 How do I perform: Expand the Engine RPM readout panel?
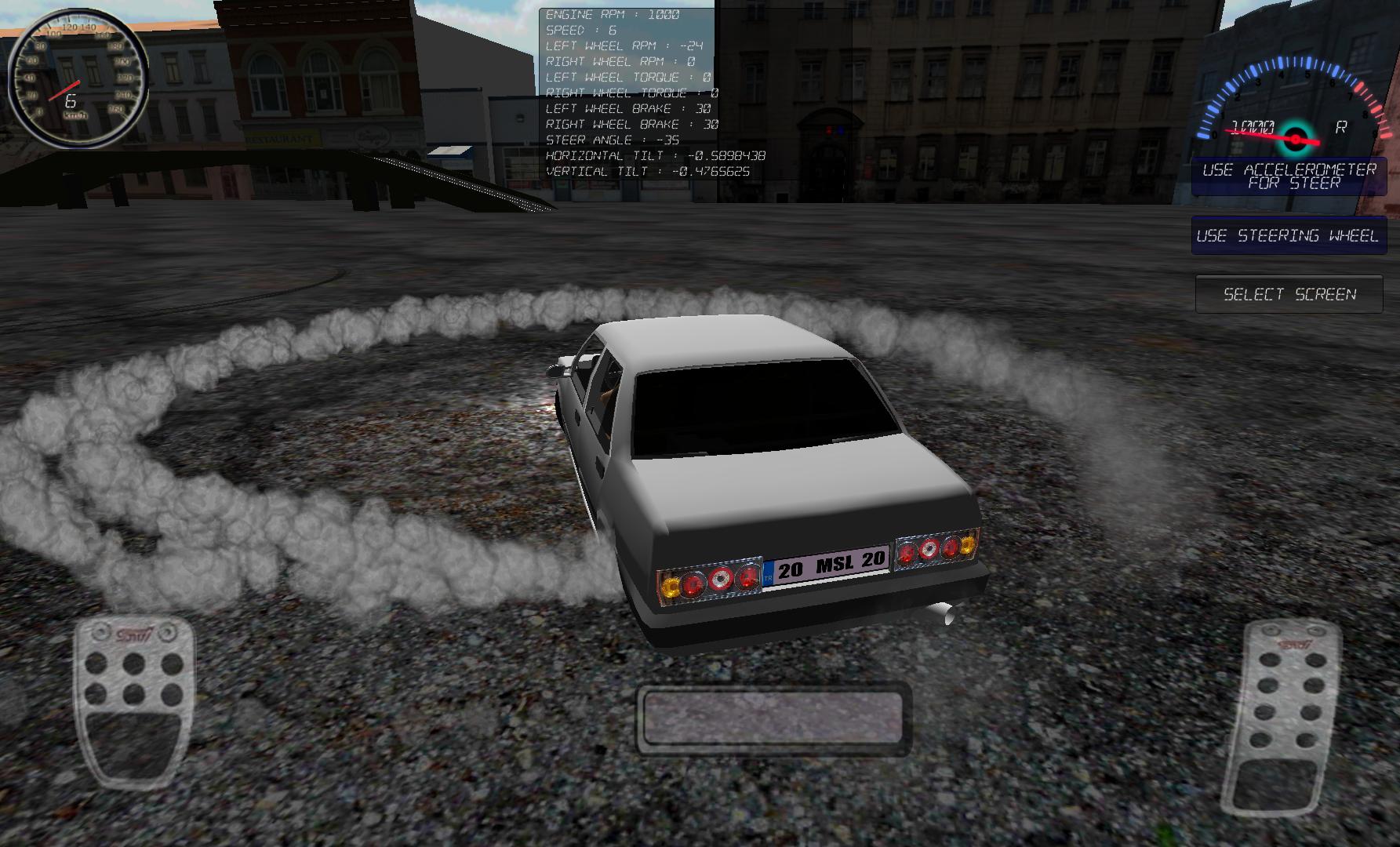point(613,14)
